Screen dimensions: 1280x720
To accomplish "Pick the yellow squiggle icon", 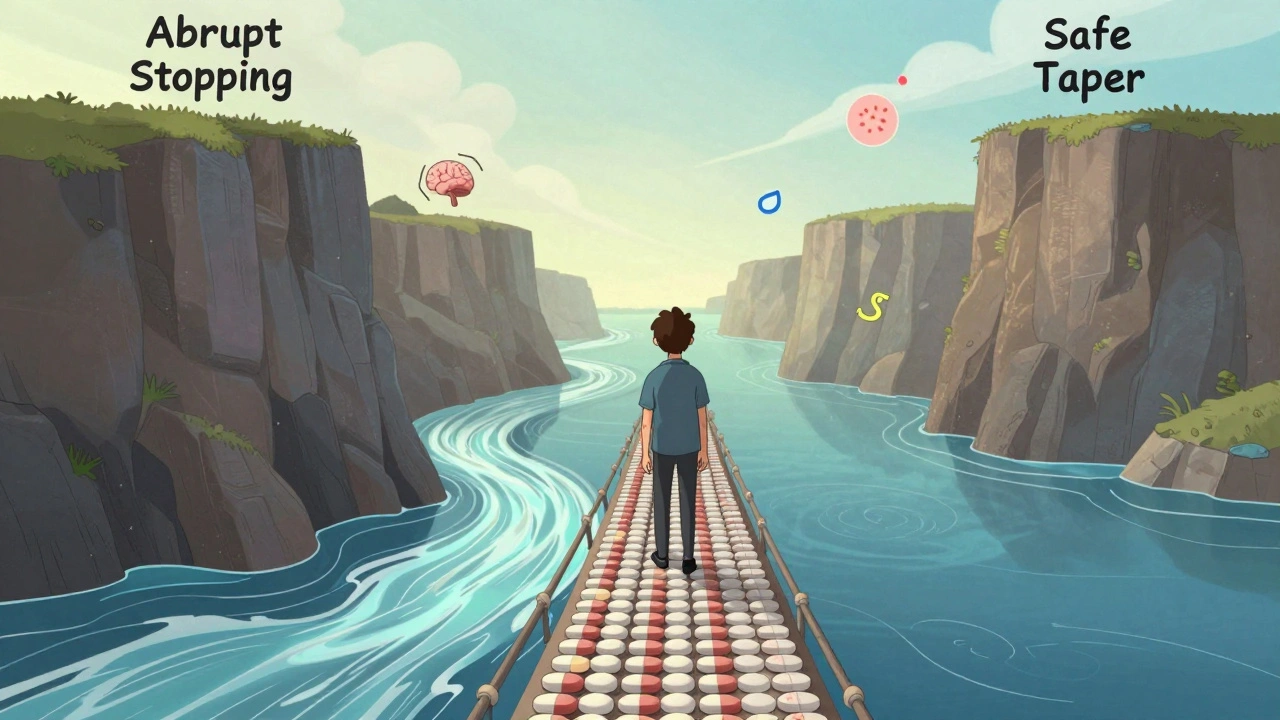I will [872, 307].
